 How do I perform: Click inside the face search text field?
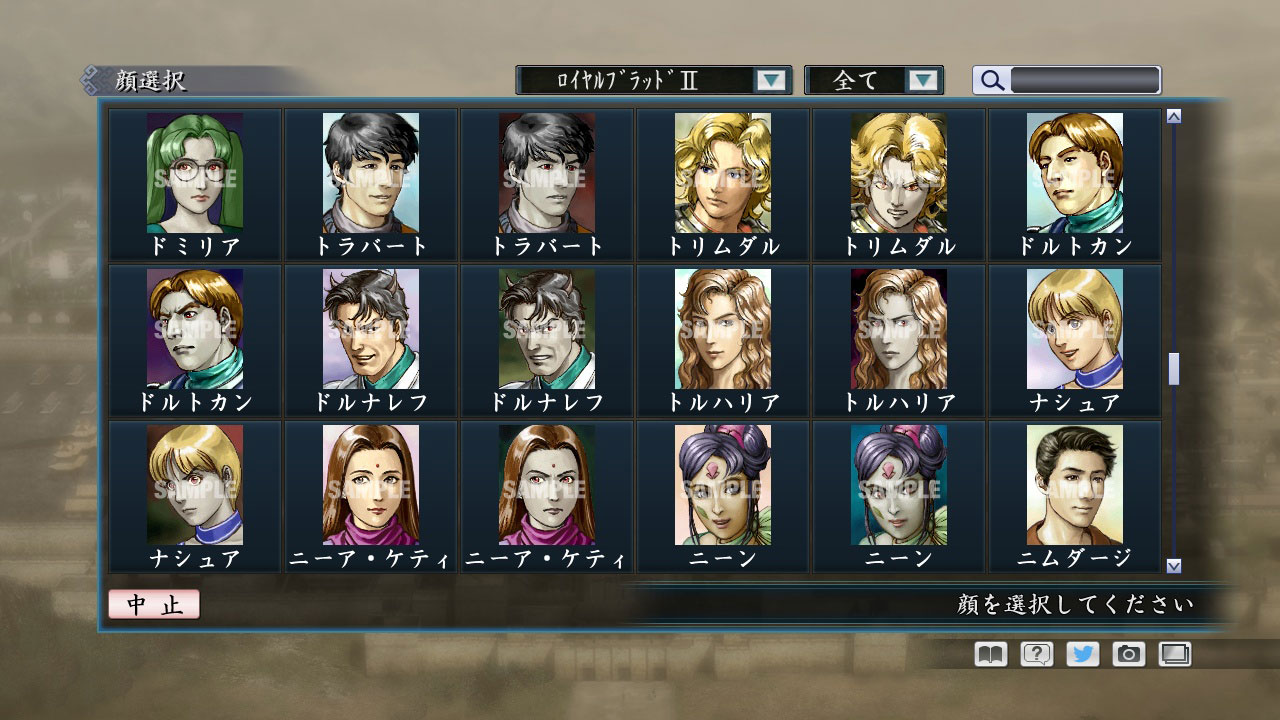click(1085, 79)
